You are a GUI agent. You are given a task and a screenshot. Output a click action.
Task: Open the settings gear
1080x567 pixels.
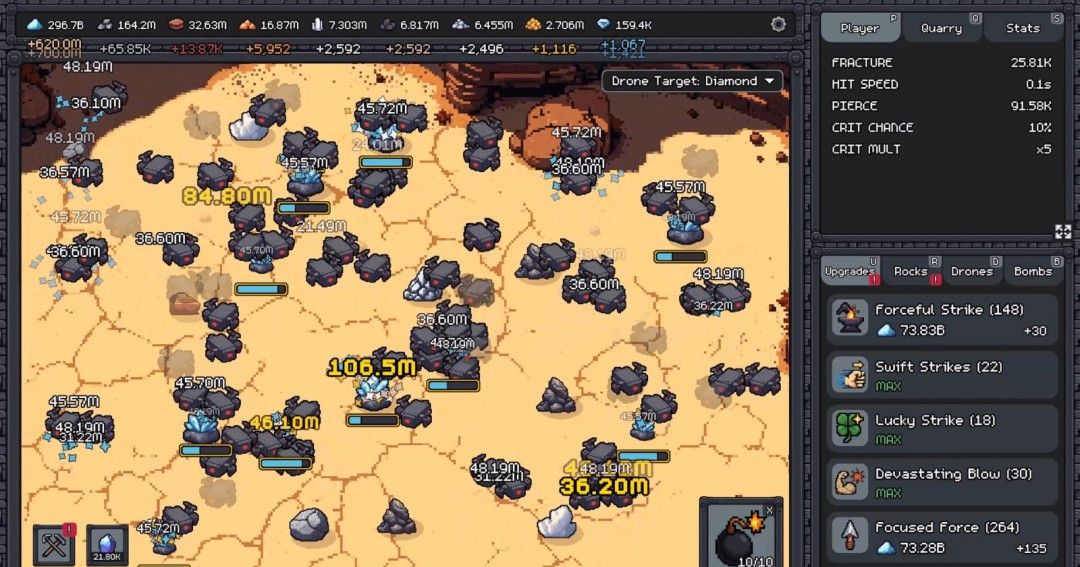778,25
